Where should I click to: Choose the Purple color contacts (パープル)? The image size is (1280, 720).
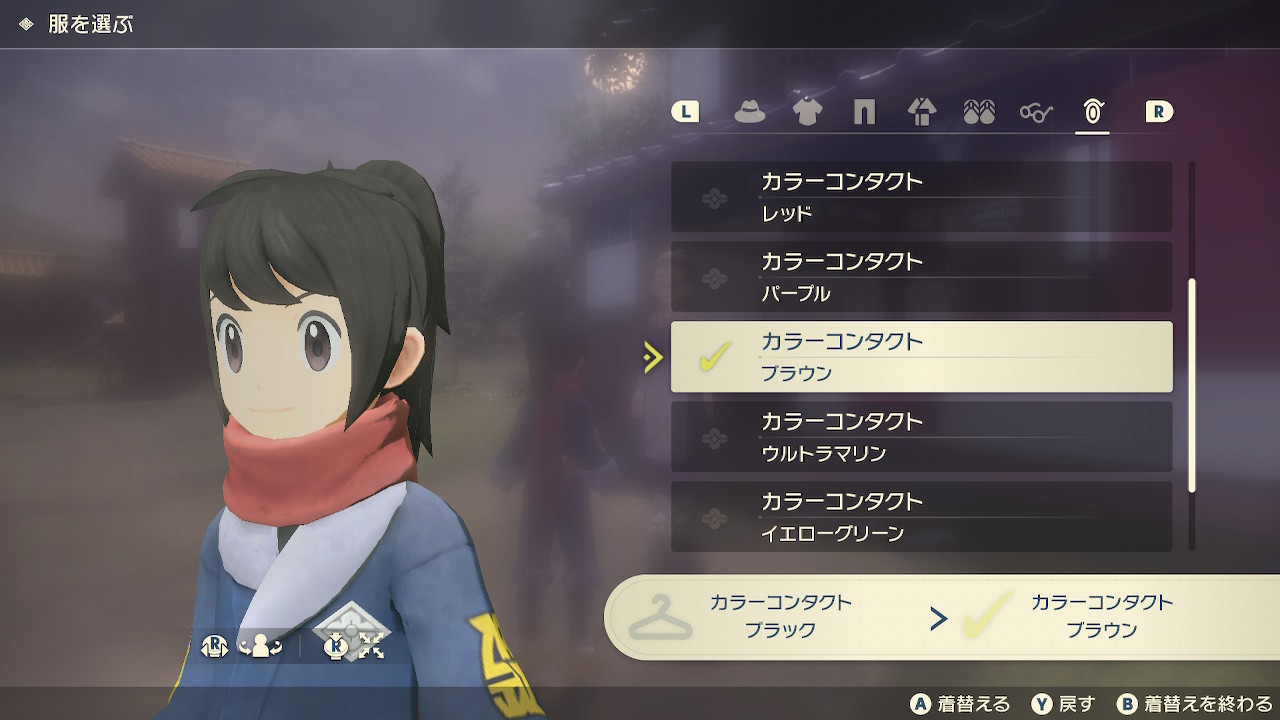921,277
